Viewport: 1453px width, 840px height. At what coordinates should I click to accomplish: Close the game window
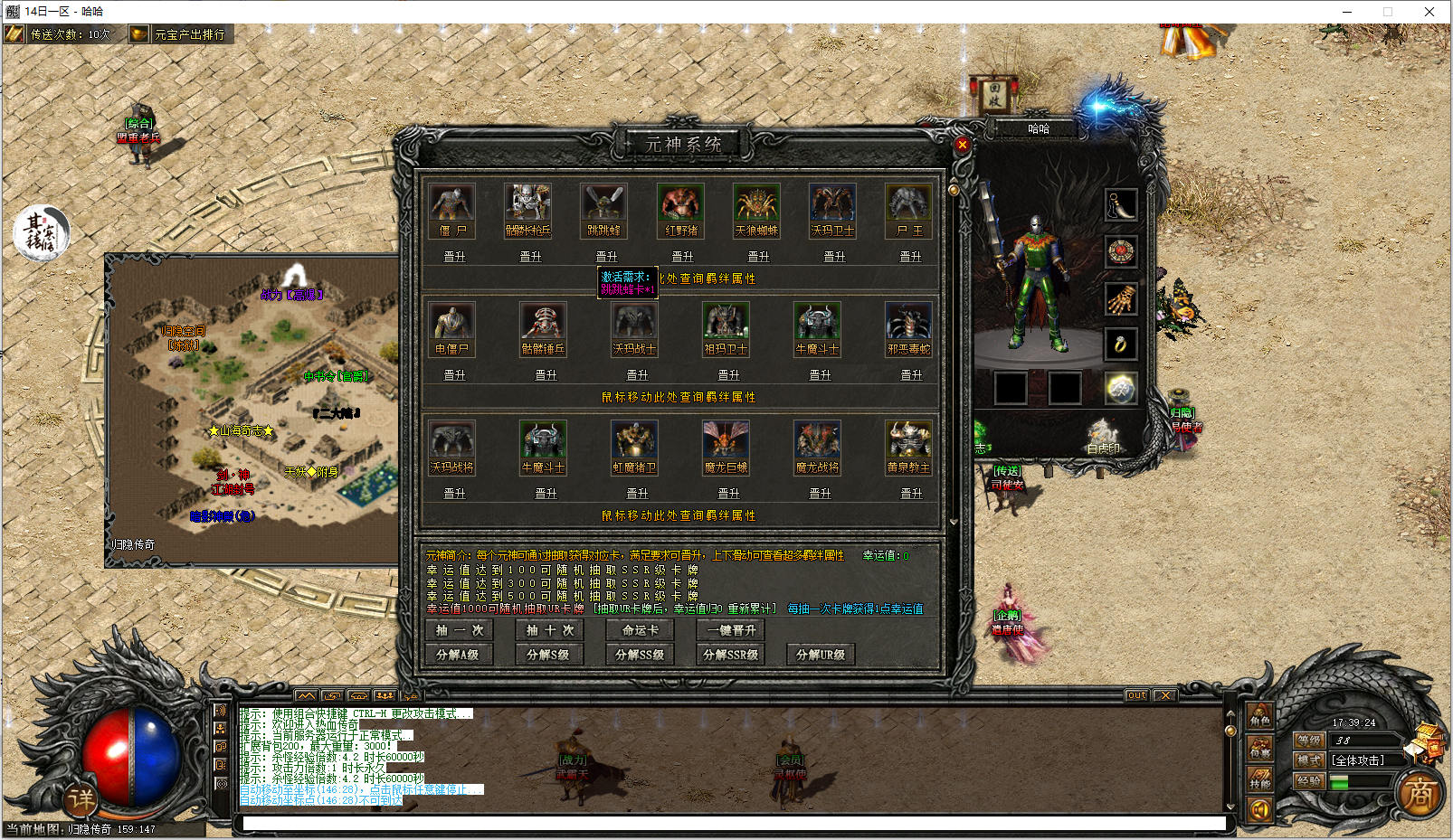tap(1429, 12)
